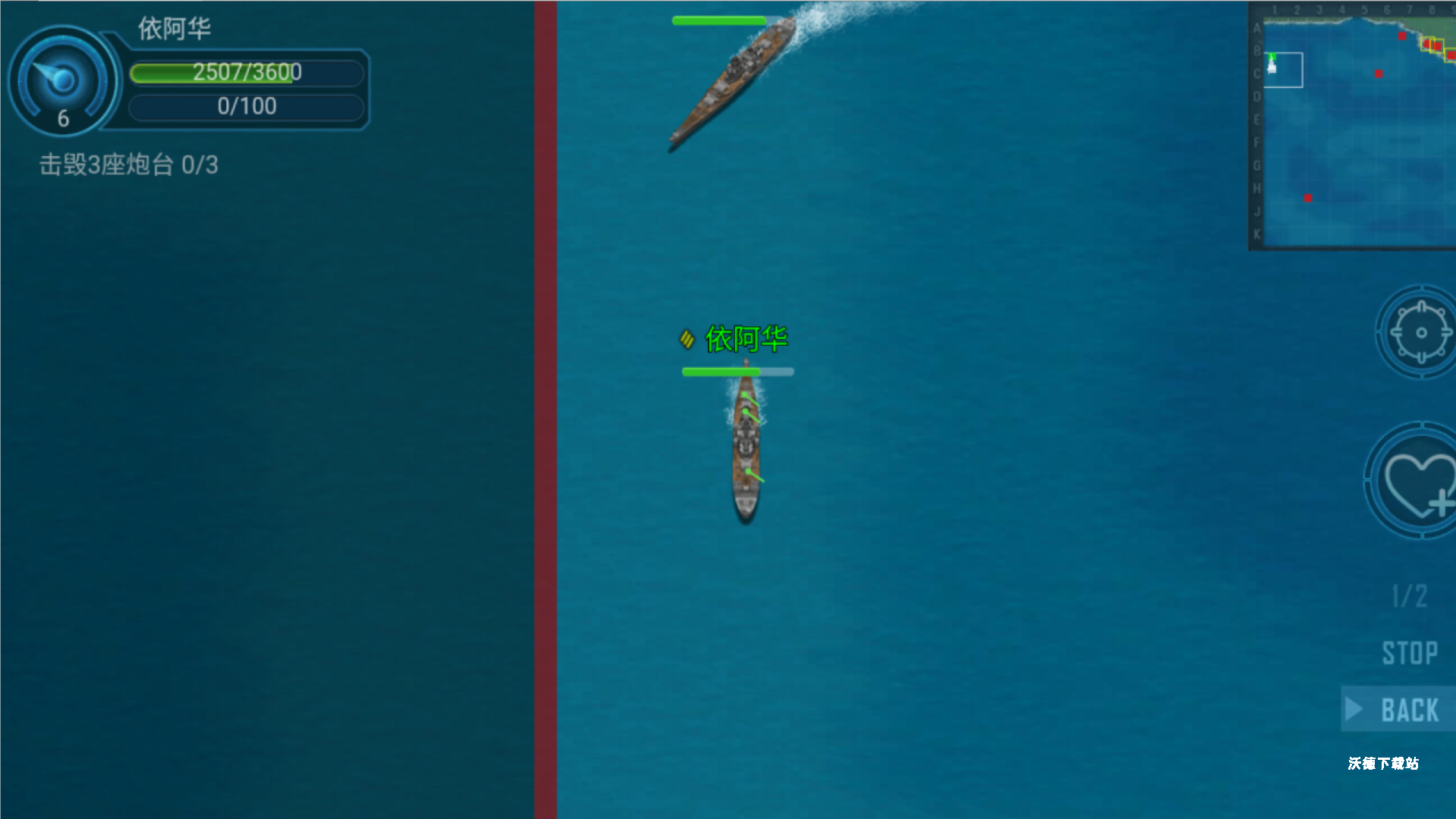This screenshot has height=819, width=1456.
Task: Tap the crosshair targeting button
Action: (1418, 333)
